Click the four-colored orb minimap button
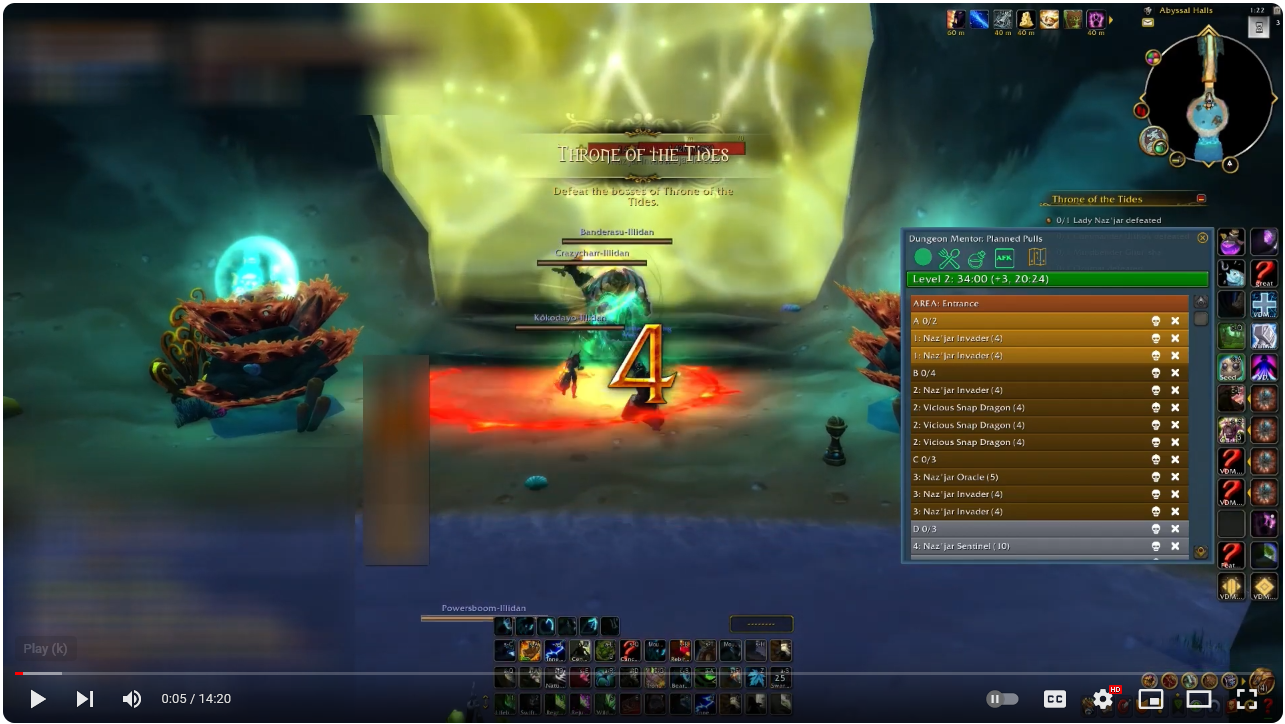The width and height of the screenshot is (1285, 724). 1153,57
